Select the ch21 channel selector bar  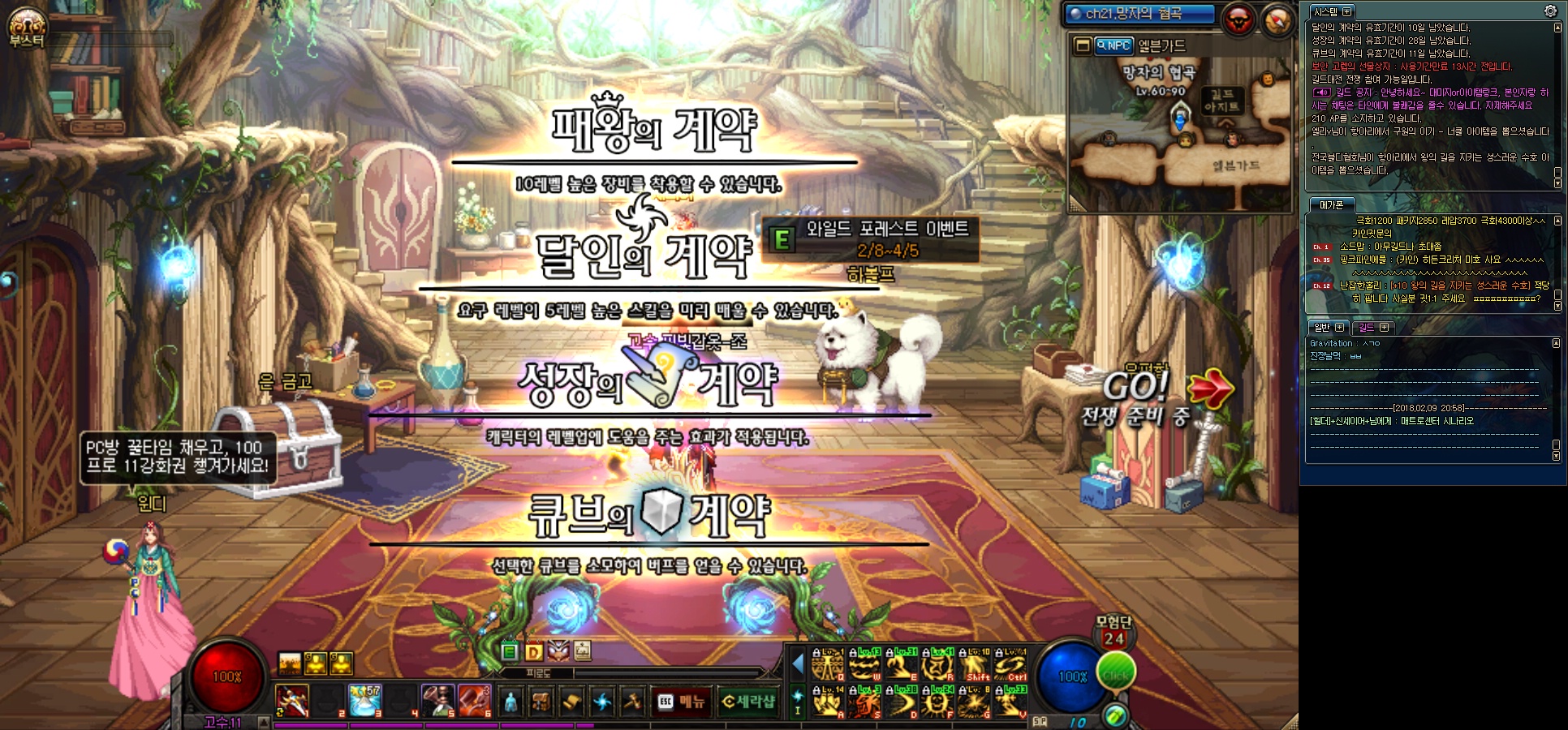click(1139, 14)
